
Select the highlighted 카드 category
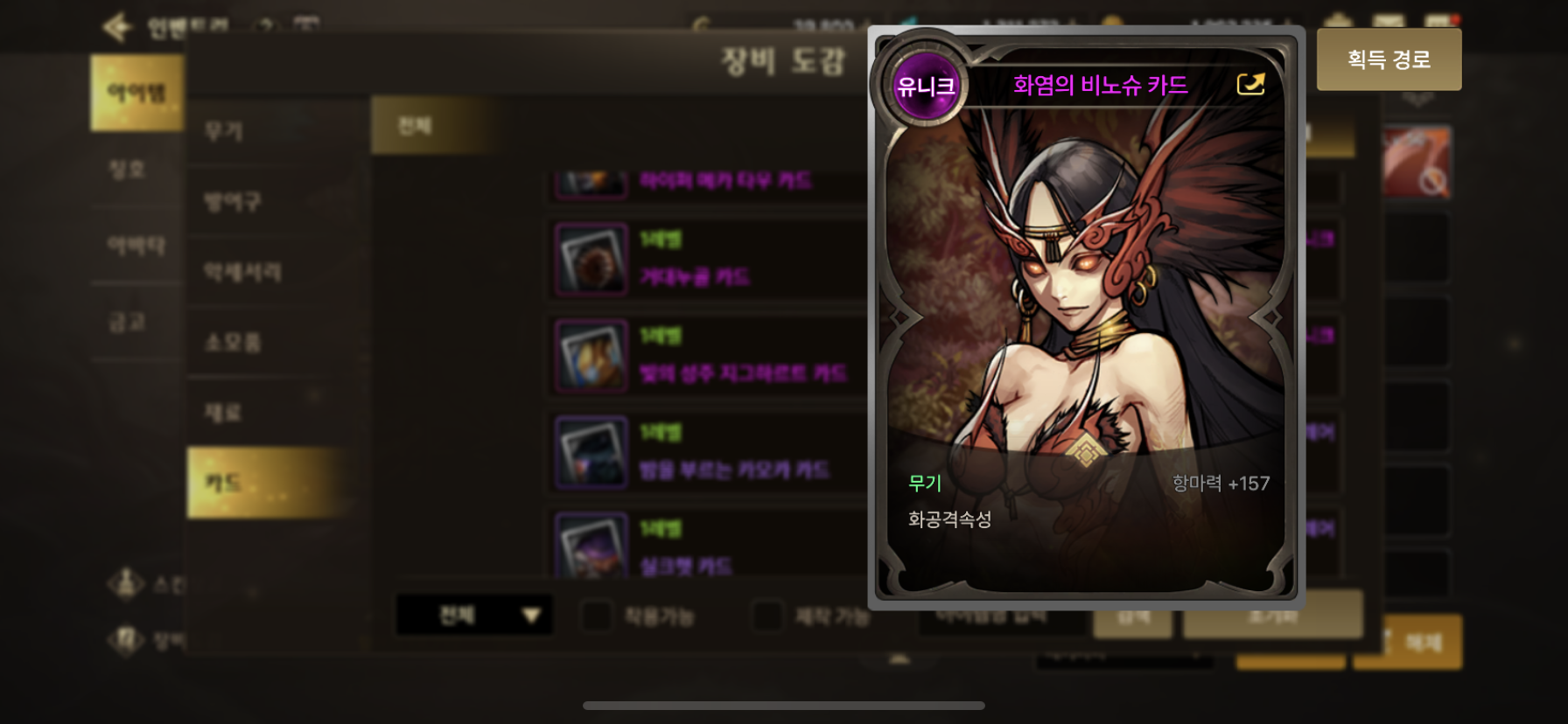click(x=224, y=483)
